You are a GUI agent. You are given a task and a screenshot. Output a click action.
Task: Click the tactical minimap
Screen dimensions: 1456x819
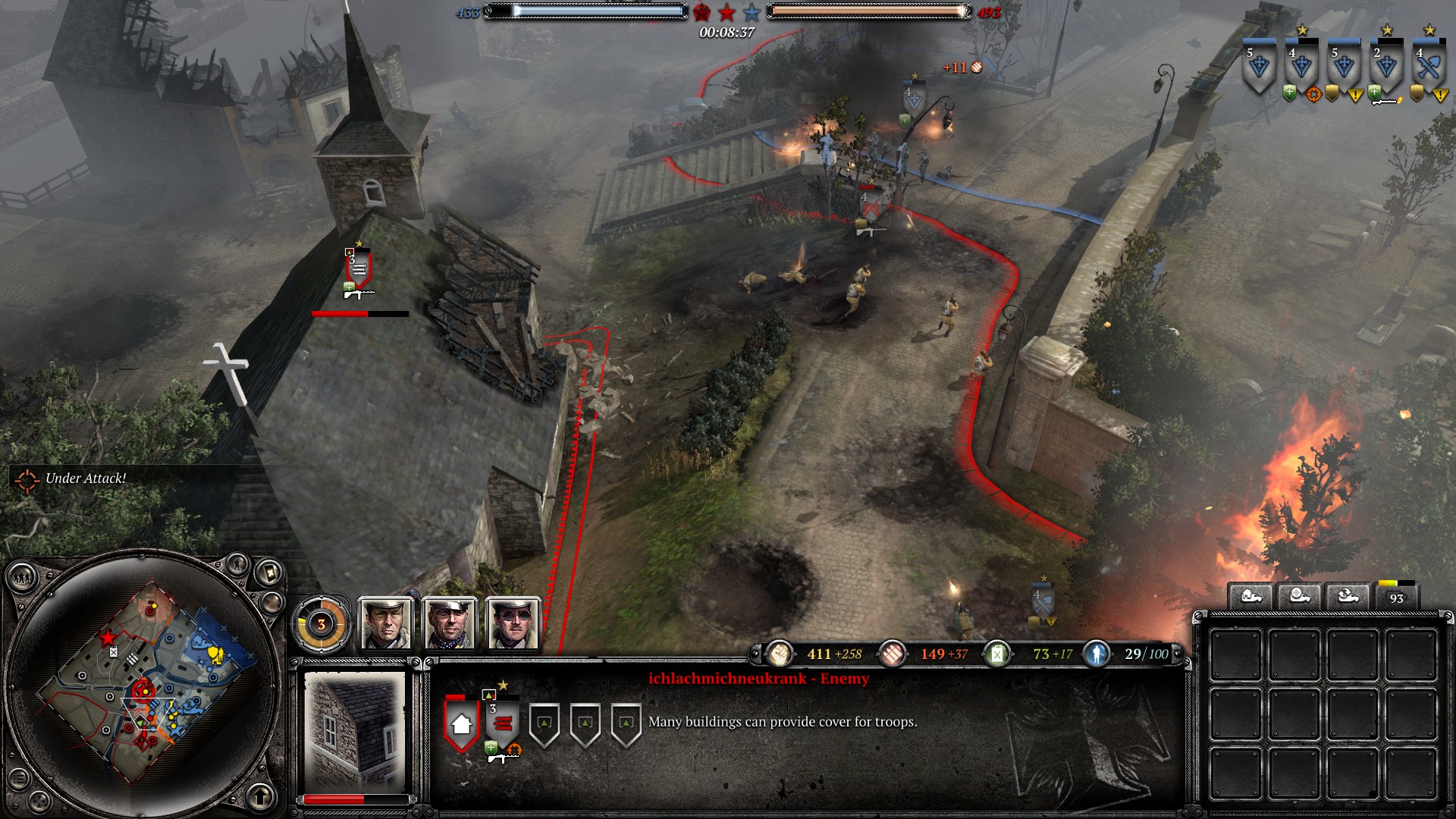pos(143,684)
